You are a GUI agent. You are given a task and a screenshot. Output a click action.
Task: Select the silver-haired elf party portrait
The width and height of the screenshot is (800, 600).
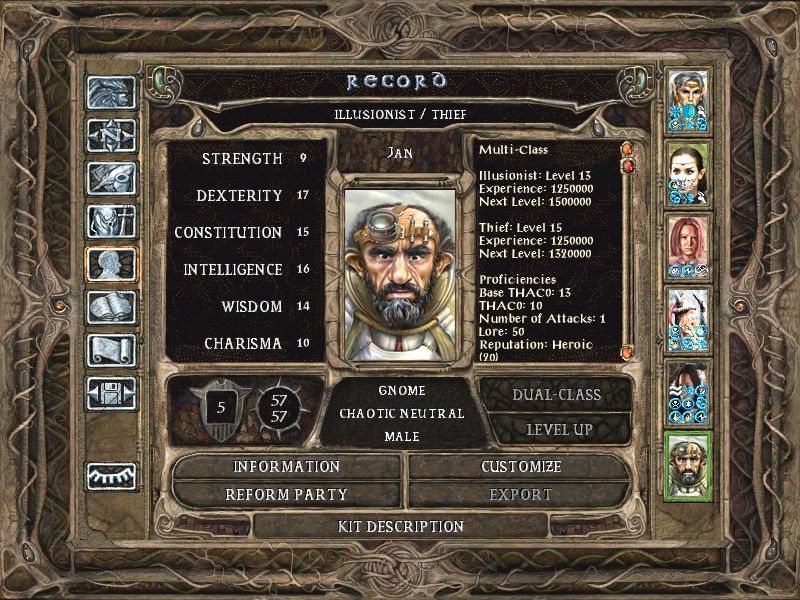pyautogui.click(x=688, y=98)
